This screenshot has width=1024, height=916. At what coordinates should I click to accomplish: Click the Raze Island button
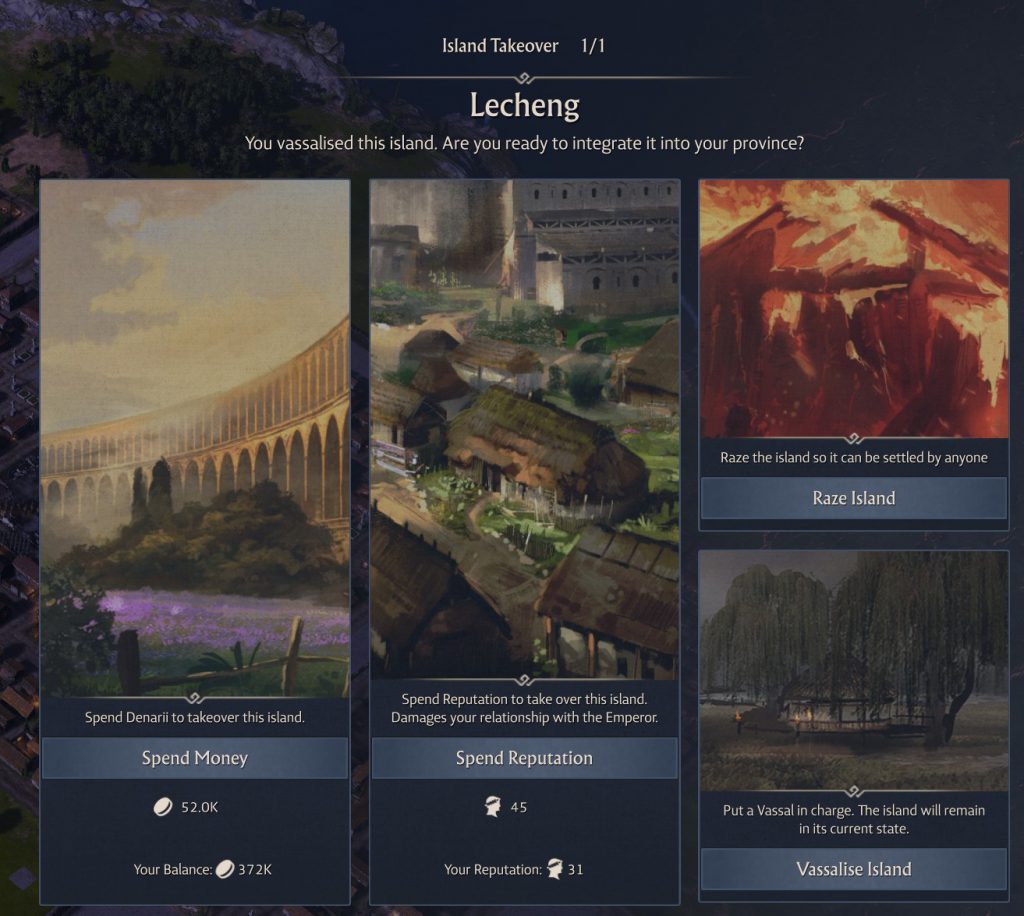pos(853,498)
